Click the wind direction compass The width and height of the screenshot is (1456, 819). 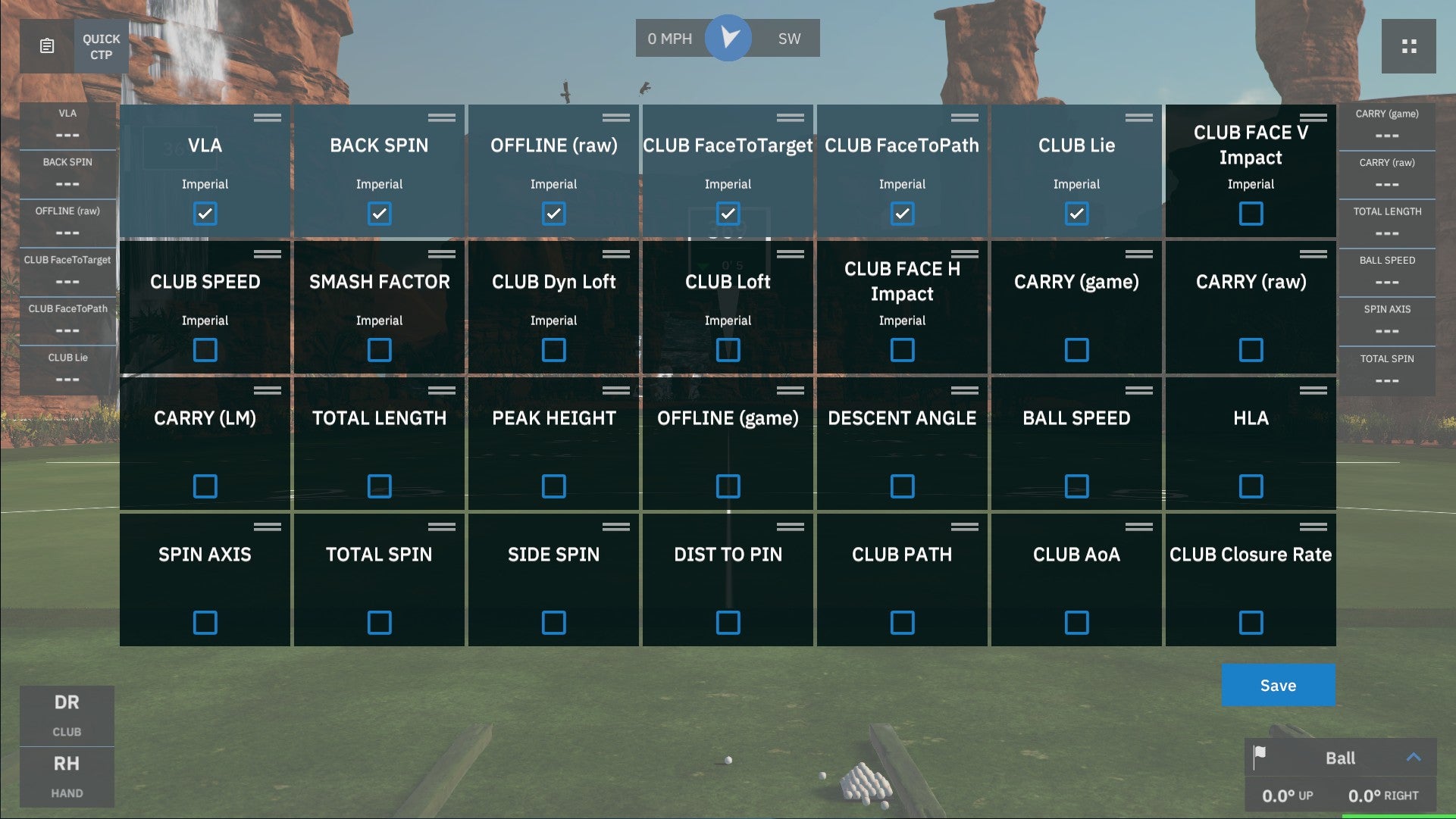click(x=728, y=38)
